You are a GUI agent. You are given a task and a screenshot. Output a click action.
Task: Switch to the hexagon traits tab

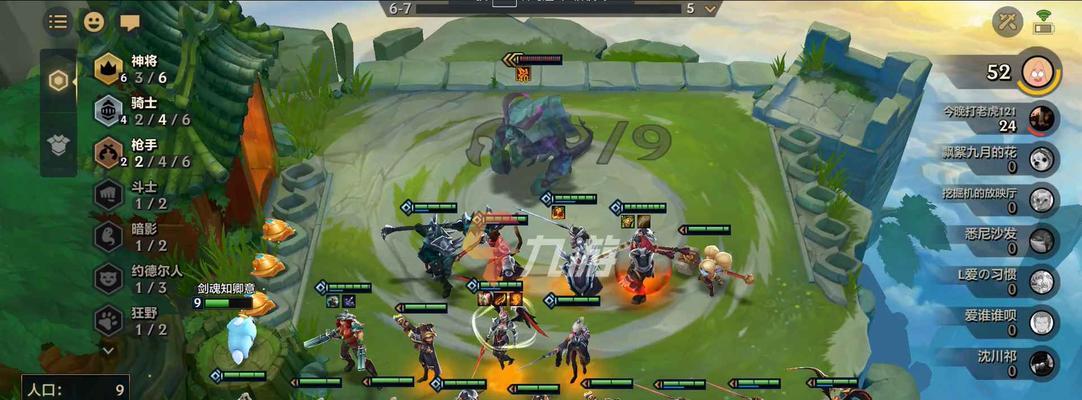(x=59, y=81)
